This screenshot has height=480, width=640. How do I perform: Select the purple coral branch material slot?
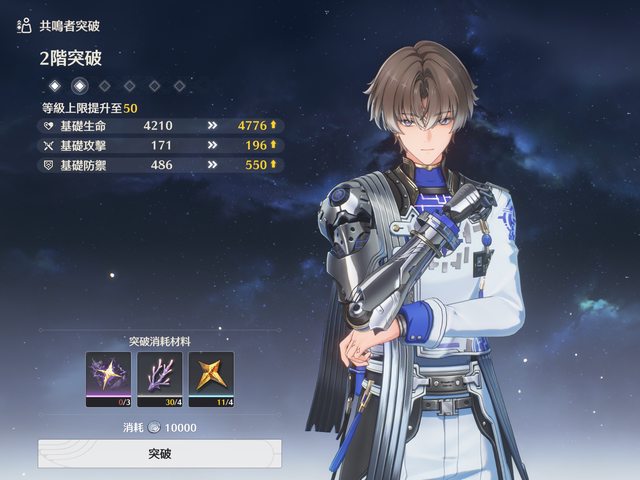click(x=159, y=378)
